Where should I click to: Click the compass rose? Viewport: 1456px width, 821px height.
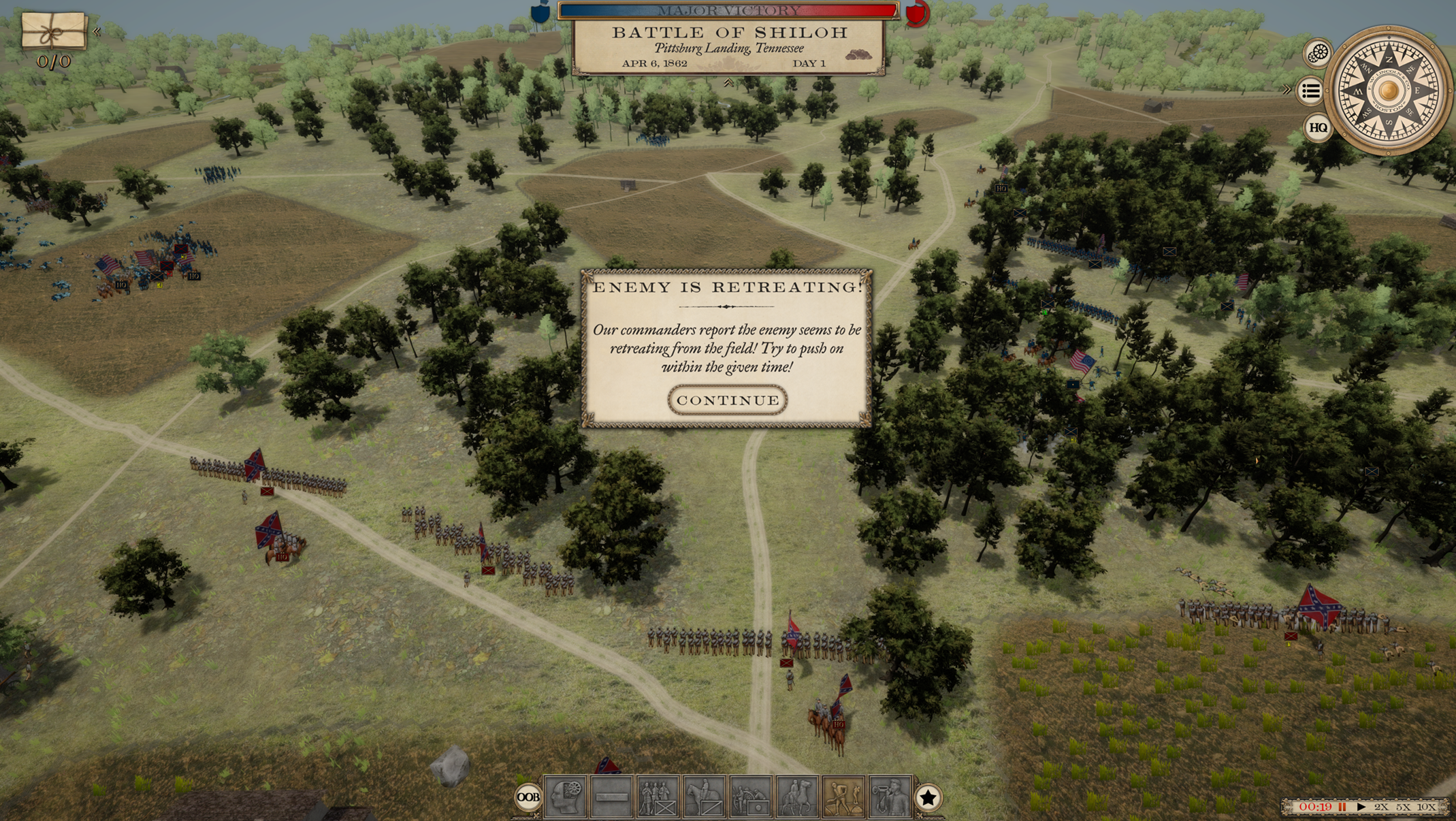(x=1389, y=90)
